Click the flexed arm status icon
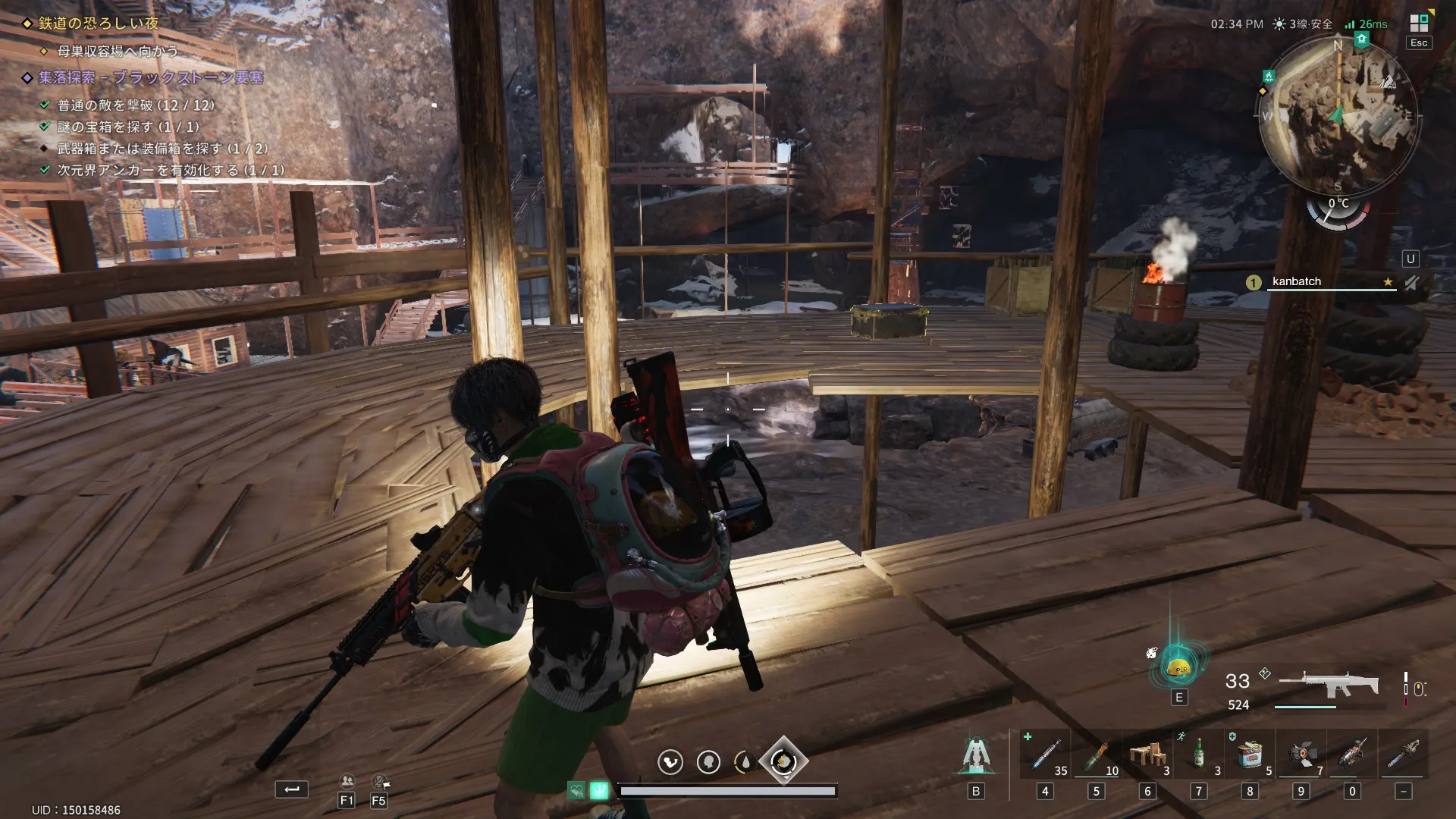This screenshot has height=819, width=1456. 670,761
